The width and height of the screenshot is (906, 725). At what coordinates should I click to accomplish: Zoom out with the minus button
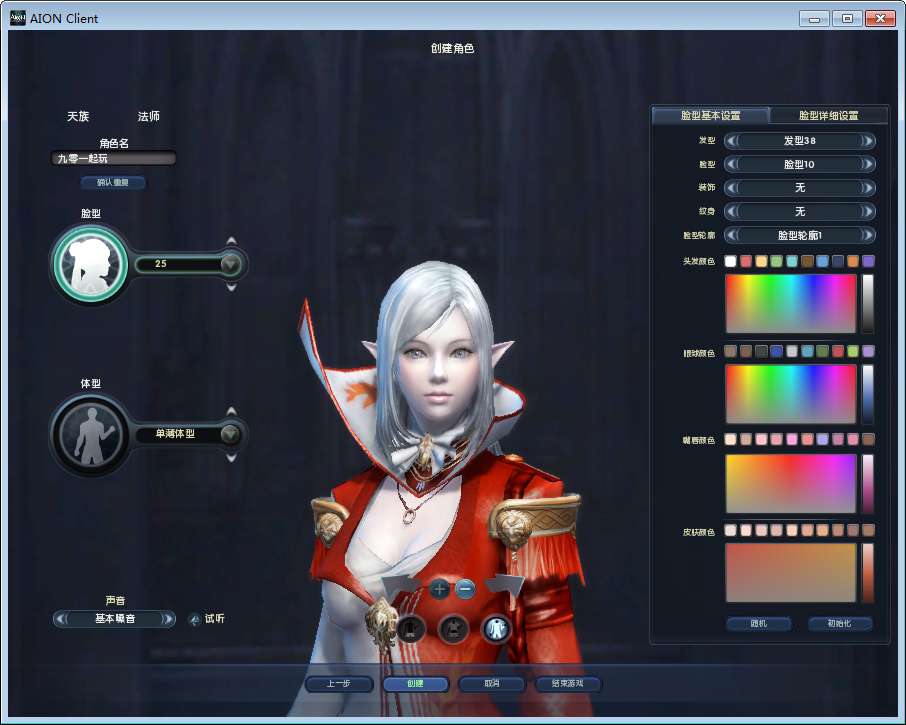(465, 589)
